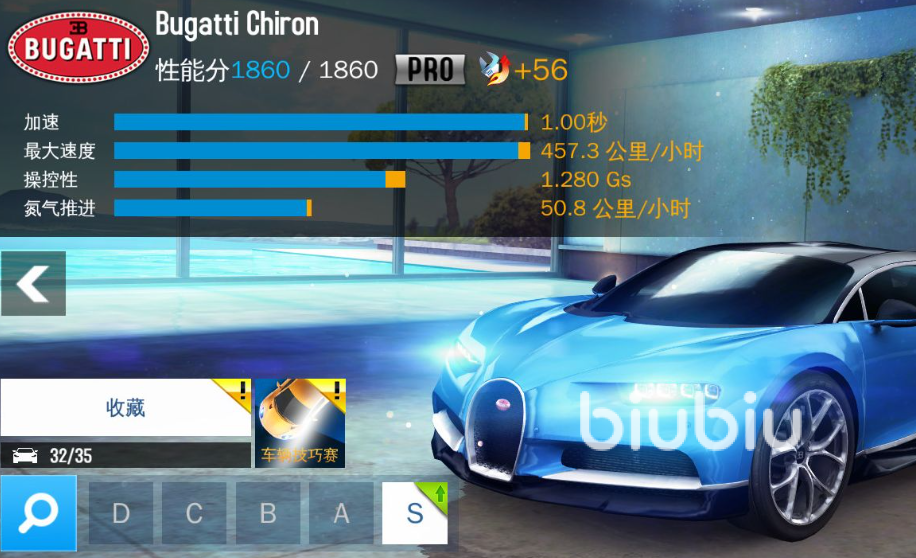
Task: Tap the PRO upgrade badge
Action: [x=430, y=69]
